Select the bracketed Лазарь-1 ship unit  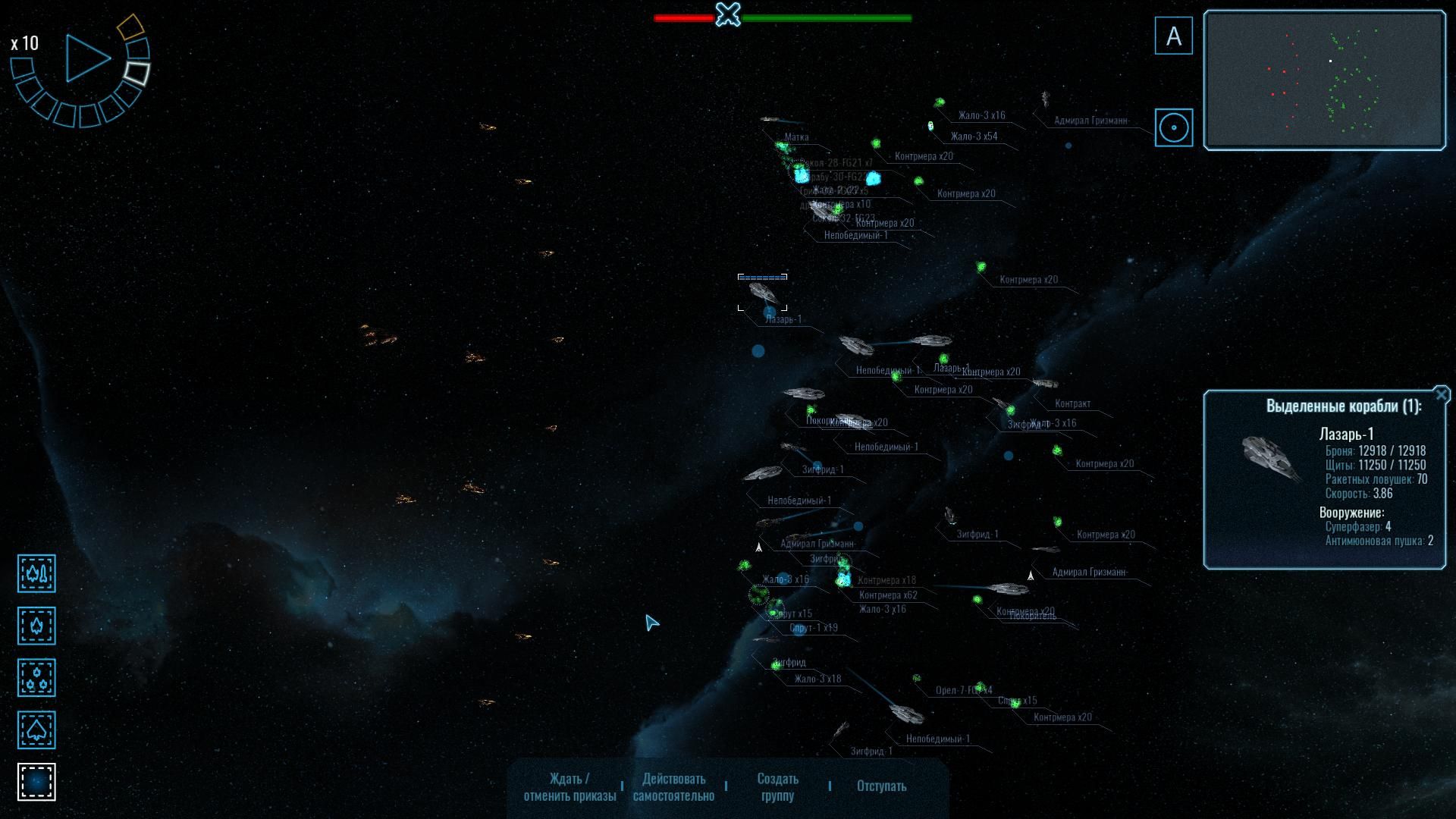click(763, 293)
